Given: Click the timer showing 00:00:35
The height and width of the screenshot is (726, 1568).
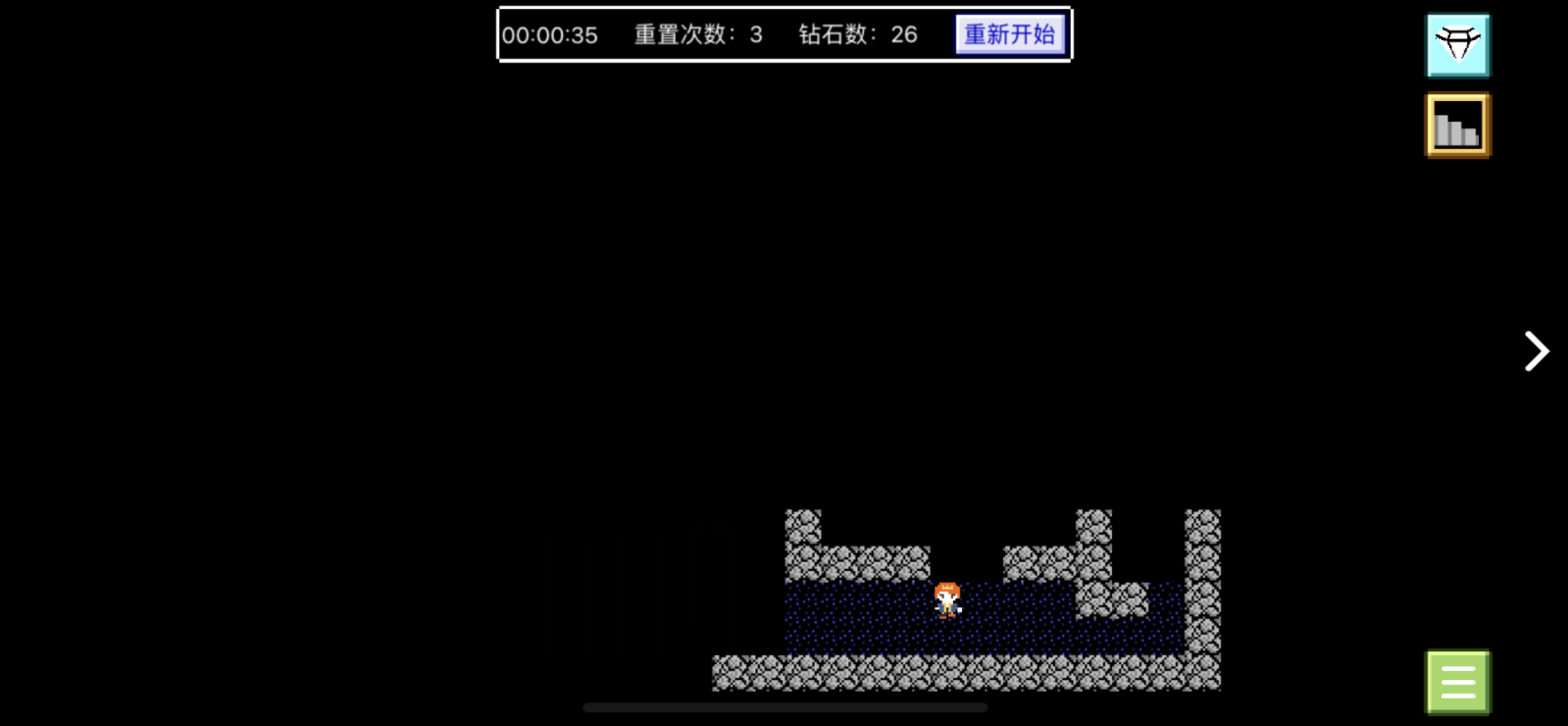Looking at the screenshot, I should tap(550, 35).
